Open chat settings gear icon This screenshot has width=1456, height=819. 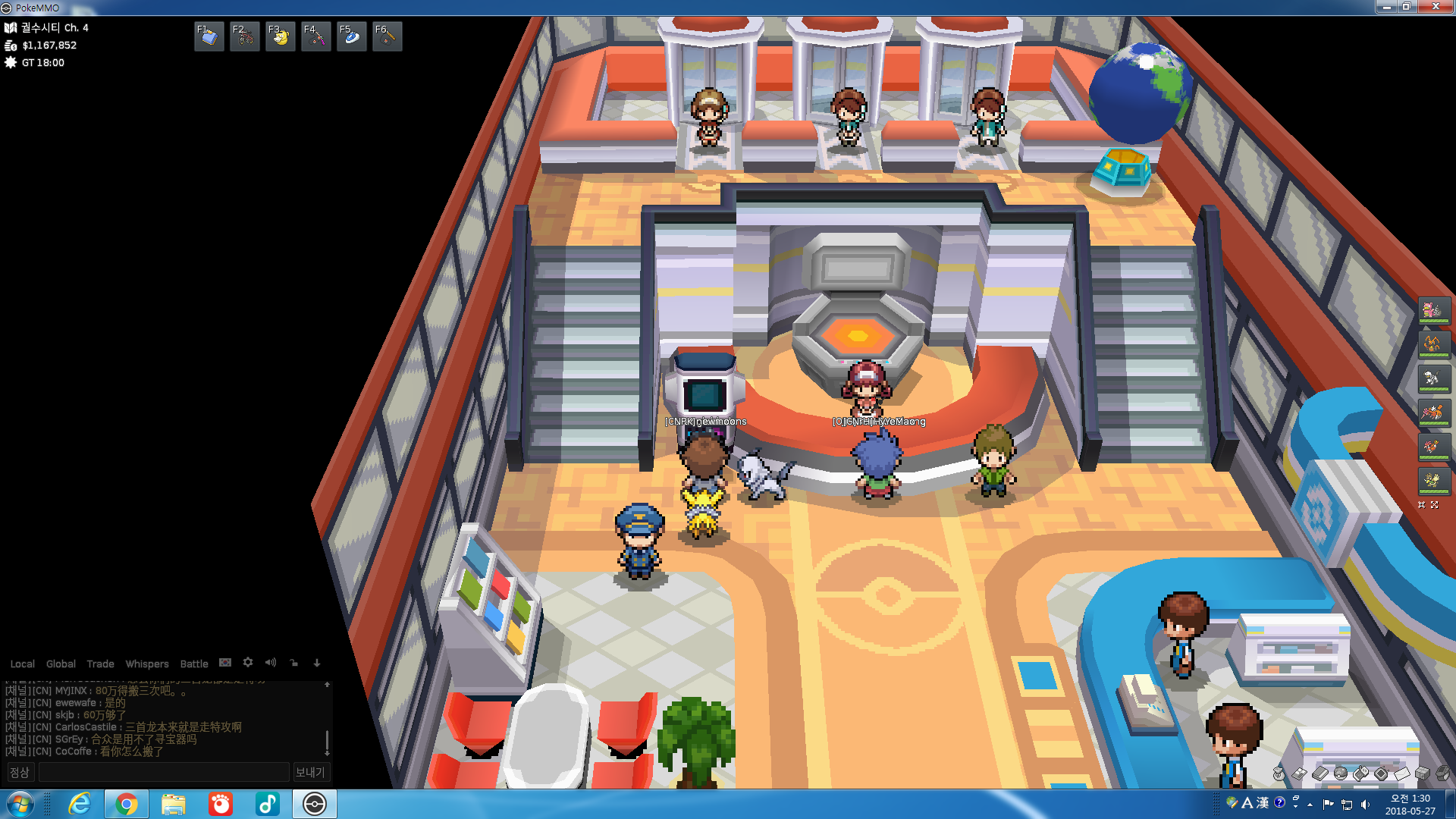click(248, 662)
